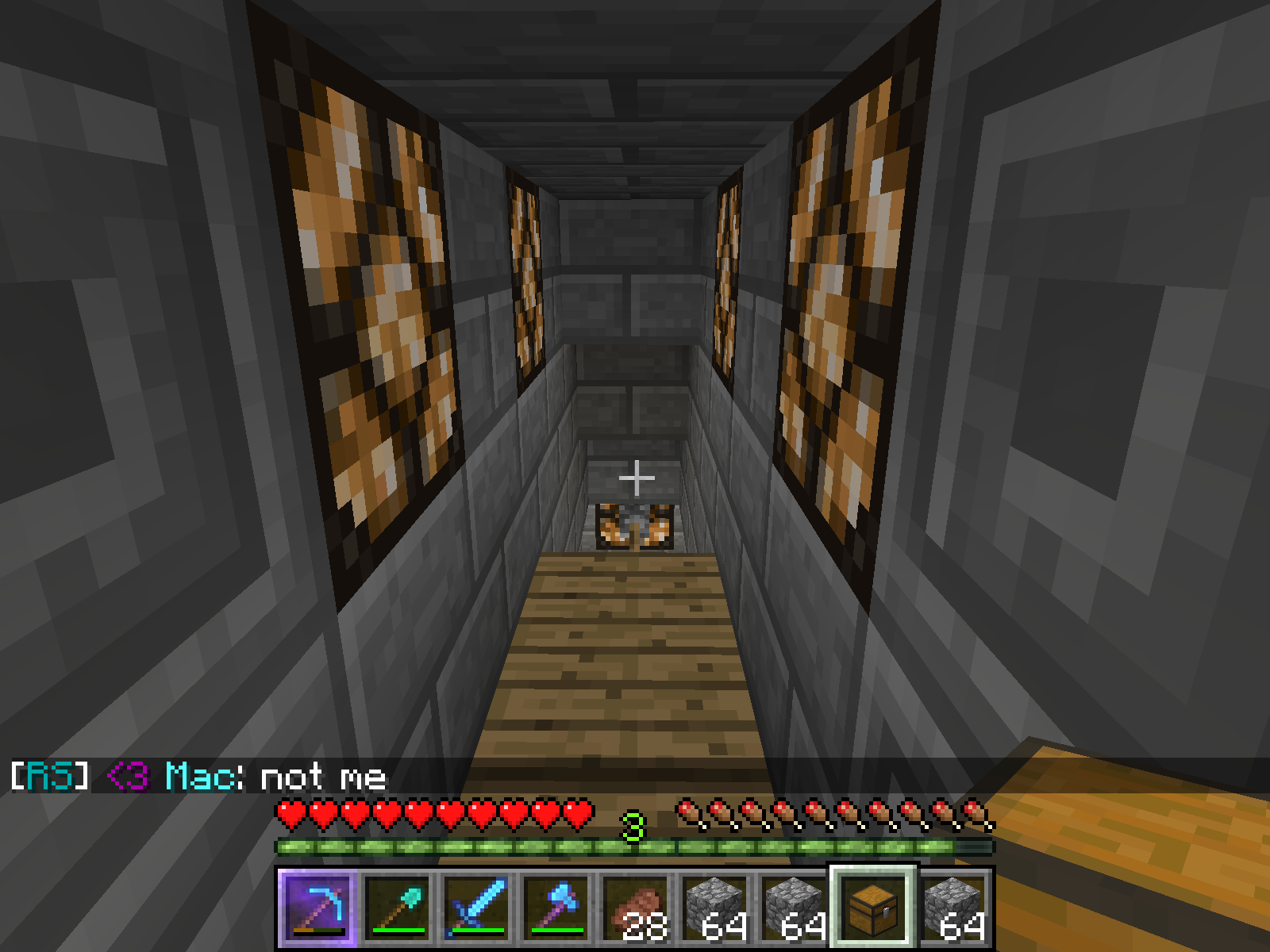Viewport: 1270px width, 952px height.
Task: Select the enchanted diamond pickaxe slot
Action: pos(317,907)
